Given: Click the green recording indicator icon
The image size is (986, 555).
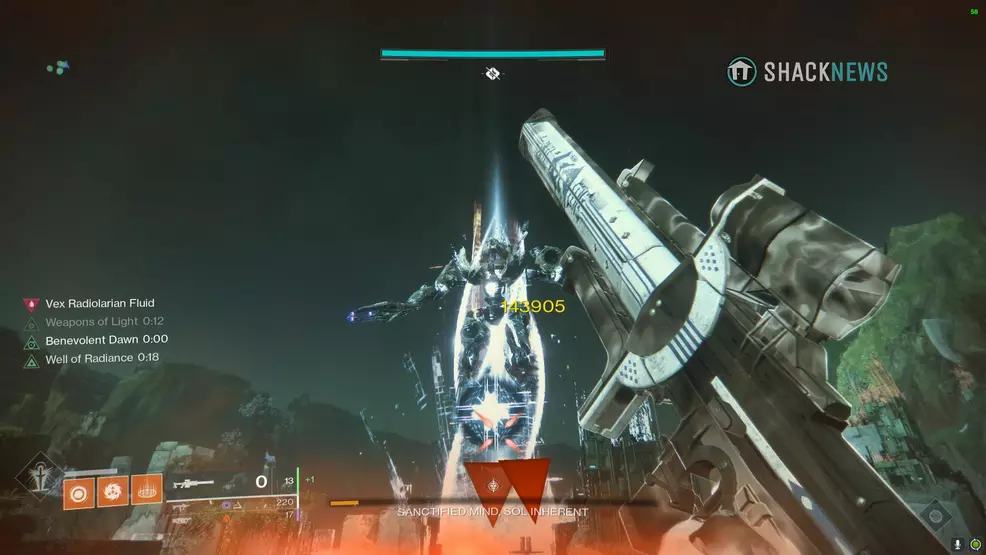Looking at the screenshot, I should 975,544.
